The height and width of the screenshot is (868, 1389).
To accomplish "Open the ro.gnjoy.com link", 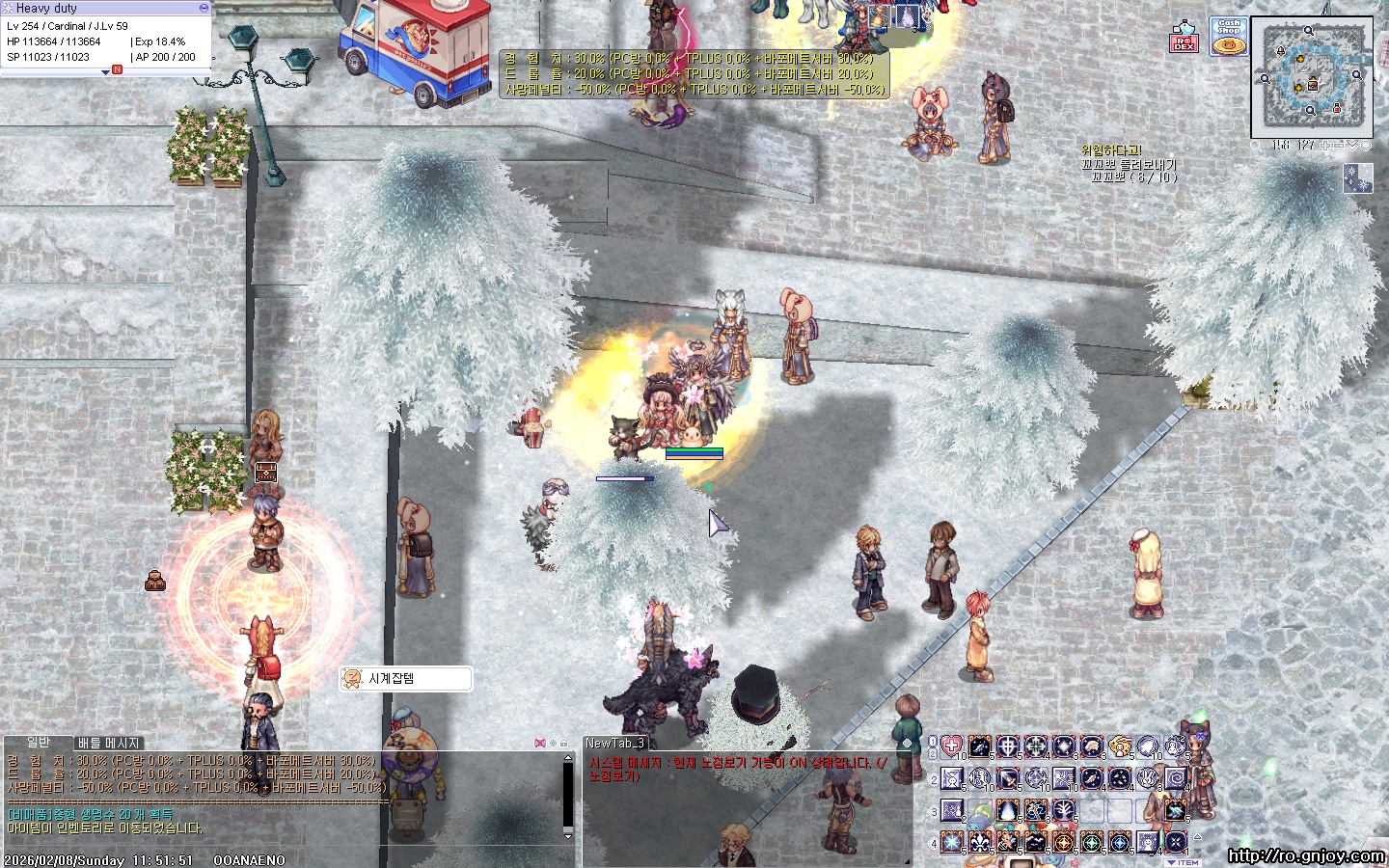I will click(1306, 855).
